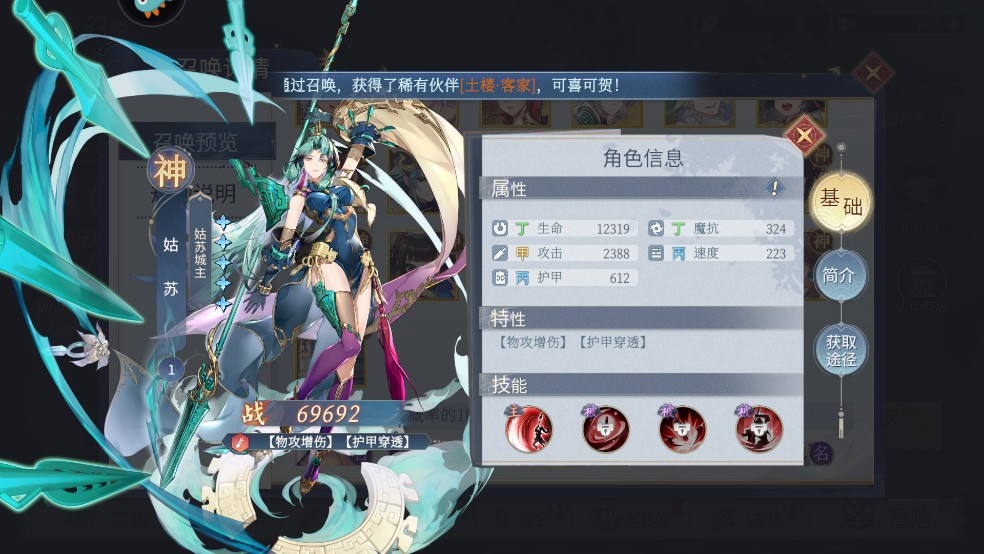This screenshot has width=984, height=554.
Task: Switch to the 基础 tab
Action: (x=840, y=201)
